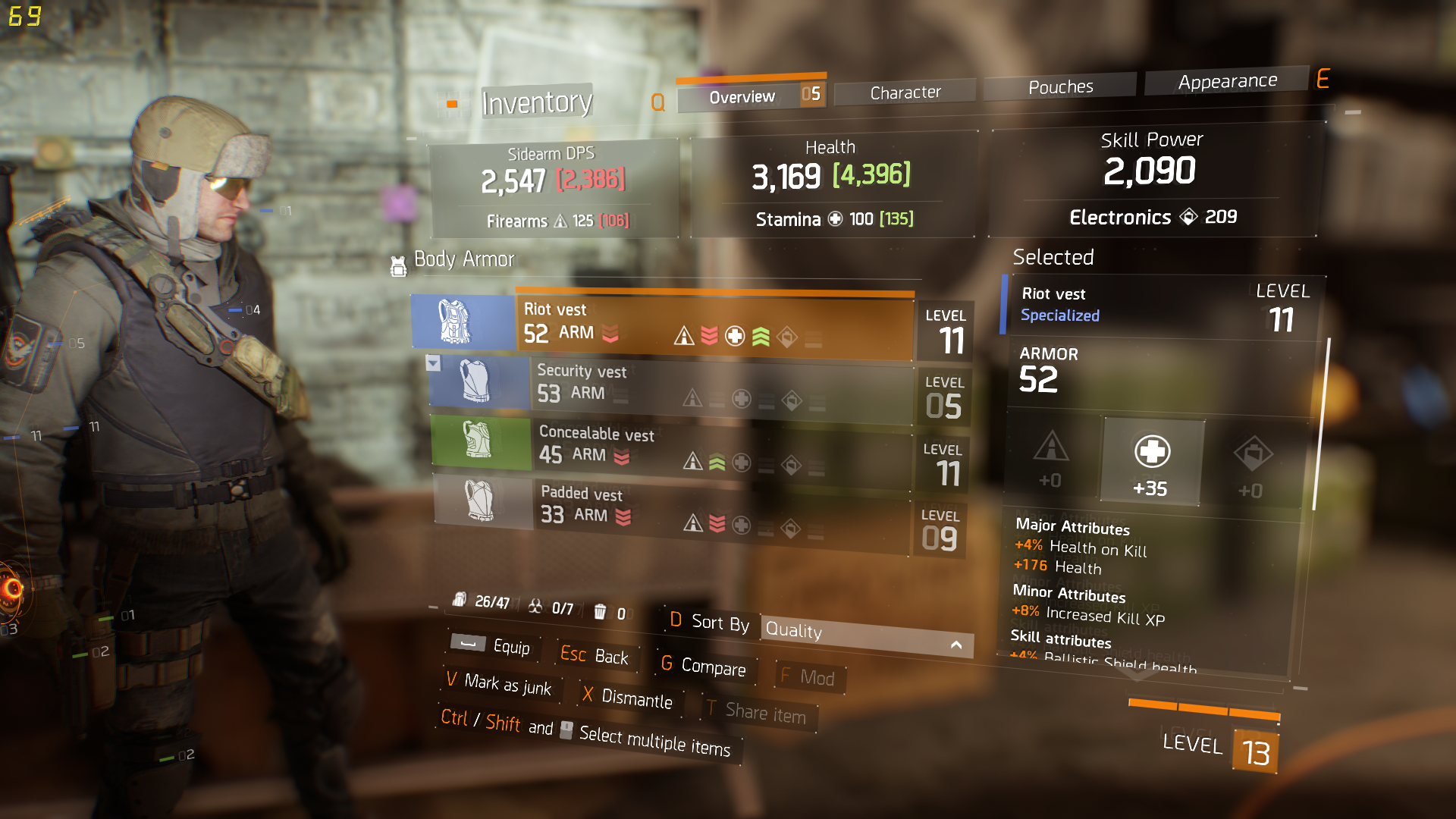Open the Mod option

pyautogui.click(x=808, y=676)
